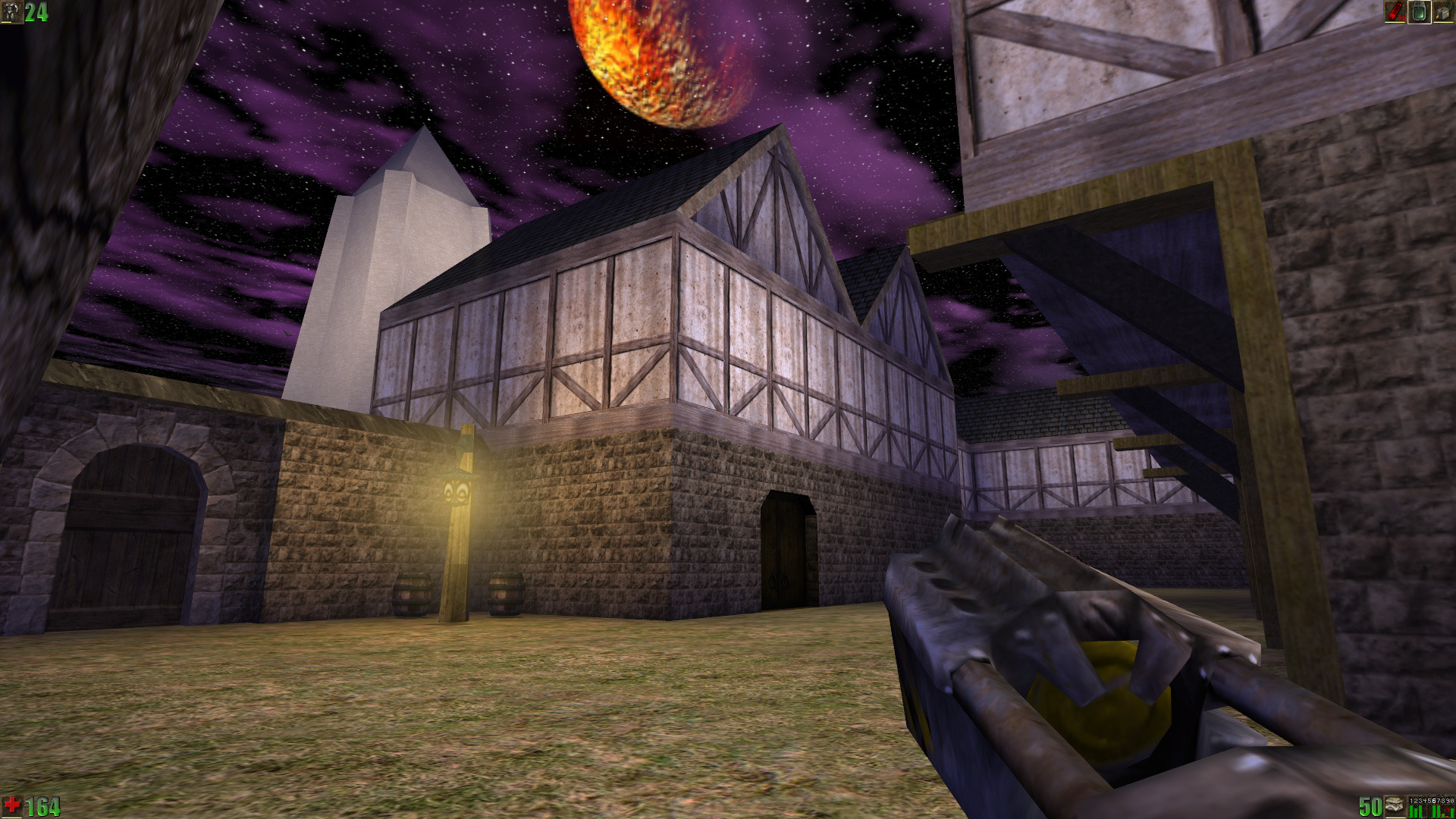The image size is (1456, 819).
Task: Select the wired device inventory item
Action: (x=1442, y=11)
